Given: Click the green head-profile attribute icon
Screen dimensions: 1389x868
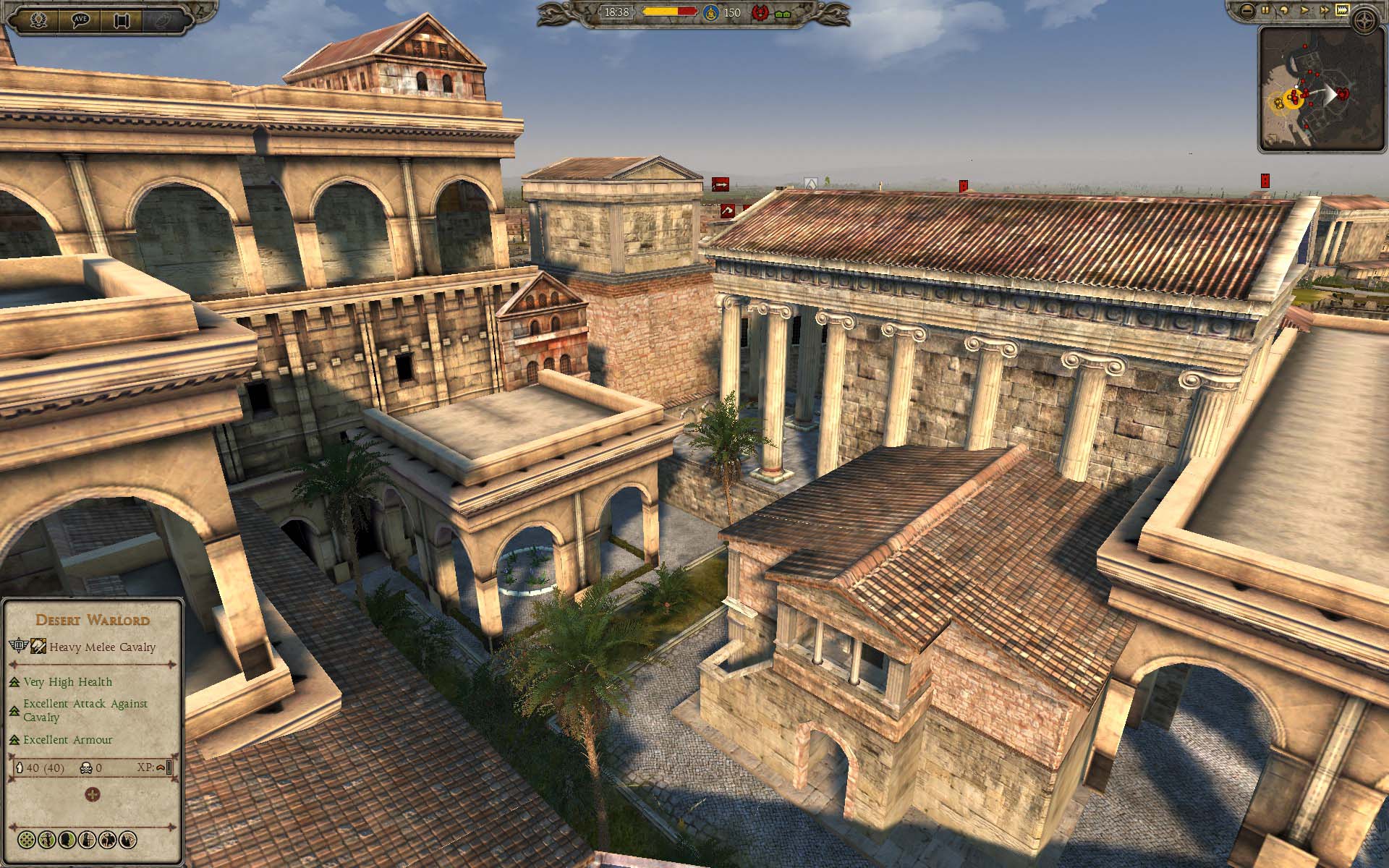Looking at the screenshot, I should click(x=67, y=840).
